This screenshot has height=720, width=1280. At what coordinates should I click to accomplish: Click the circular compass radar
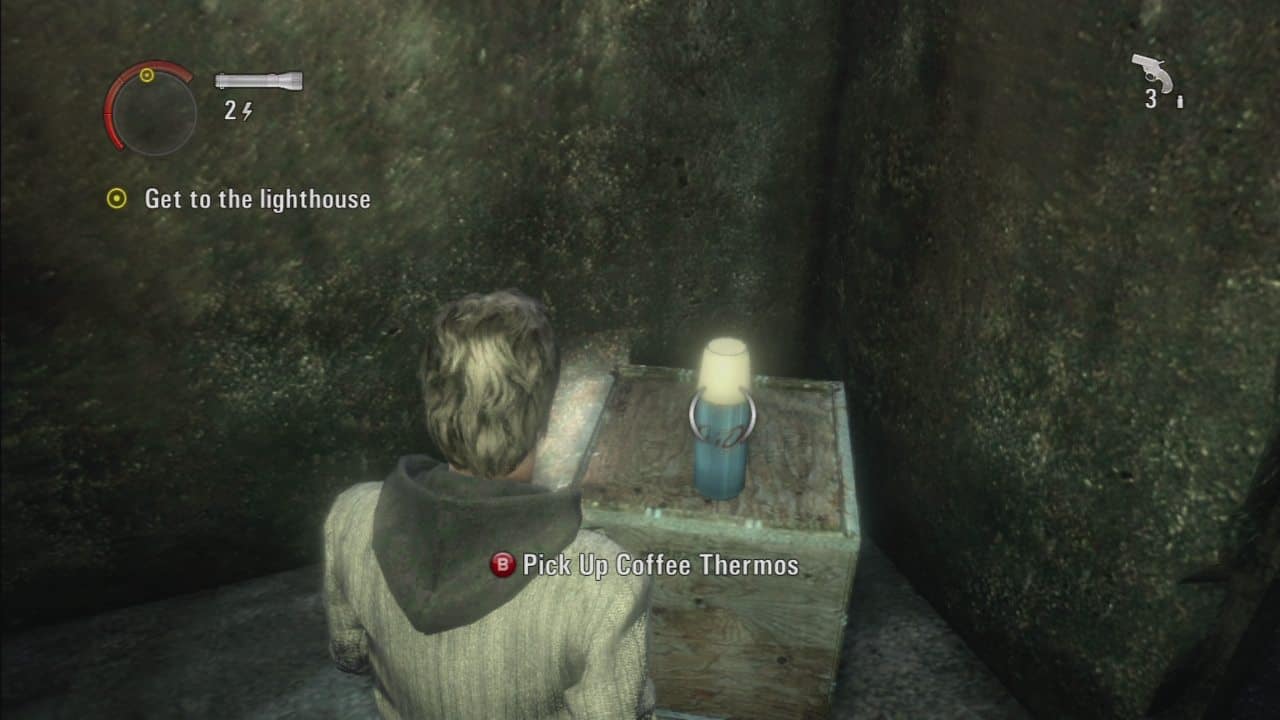(x=151, y=107)
